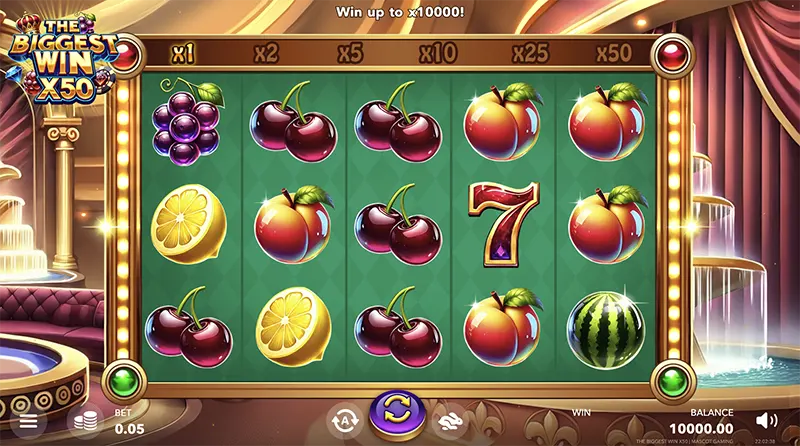Enable autoplay with the A arrows button

pyautogui.click(x=343, y=419)
